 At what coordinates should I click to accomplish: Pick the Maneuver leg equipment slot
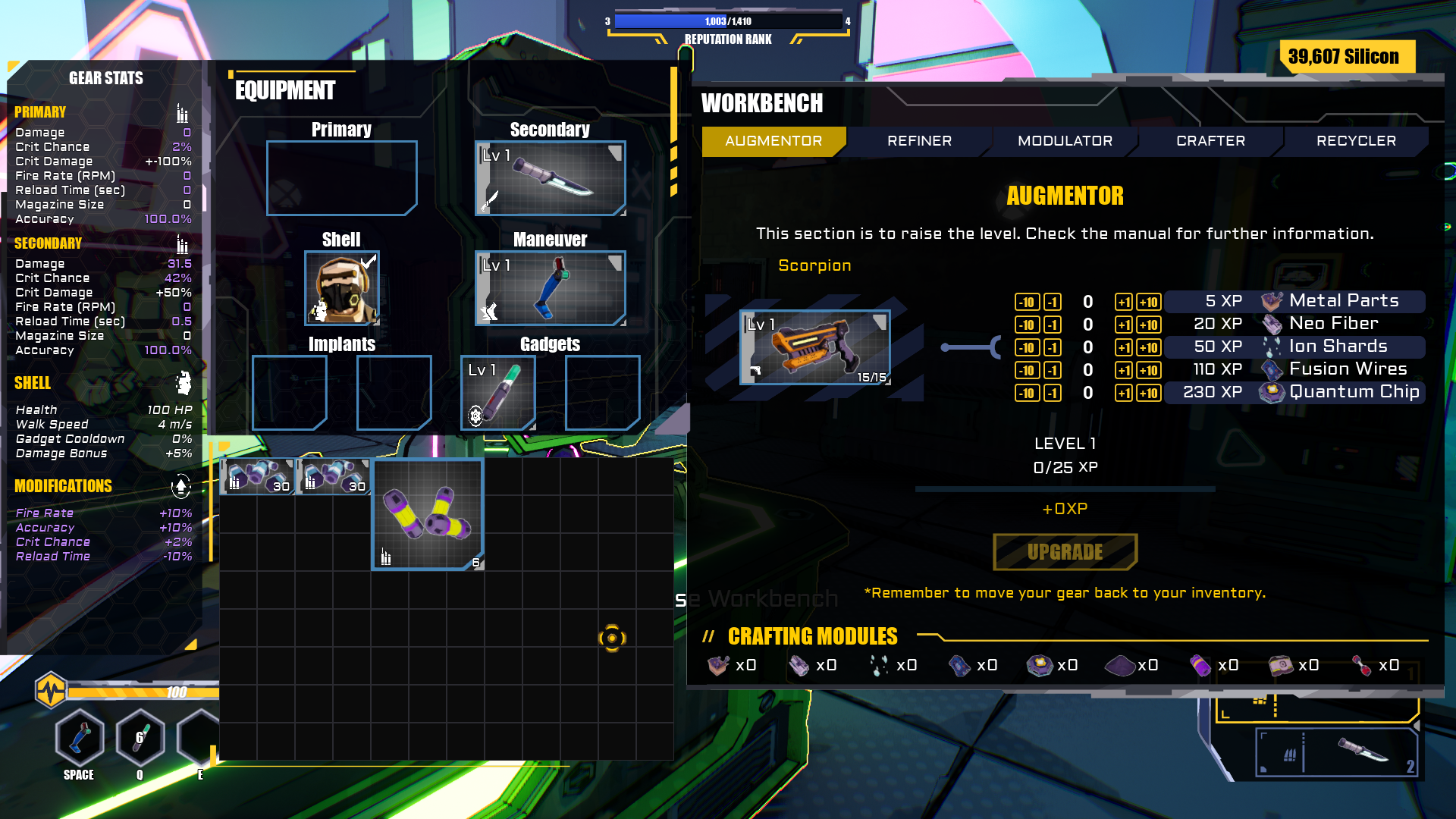[x=550, y=288]
